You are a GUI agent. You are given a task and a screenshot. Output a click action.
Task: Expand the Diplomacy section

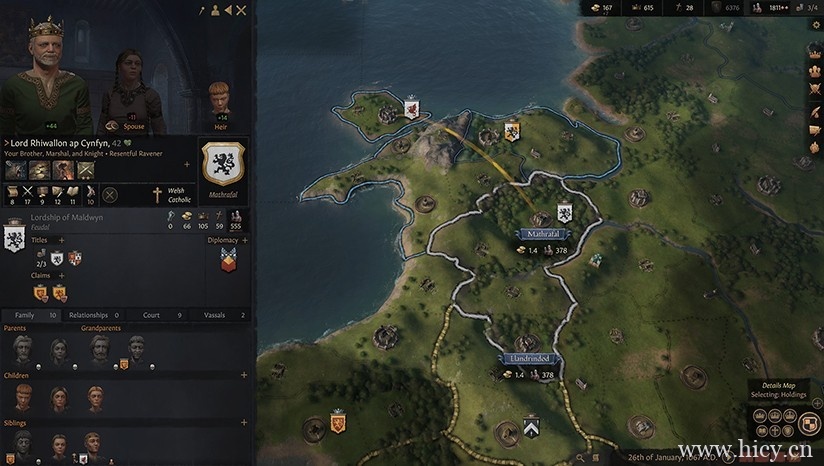[244, 241]
